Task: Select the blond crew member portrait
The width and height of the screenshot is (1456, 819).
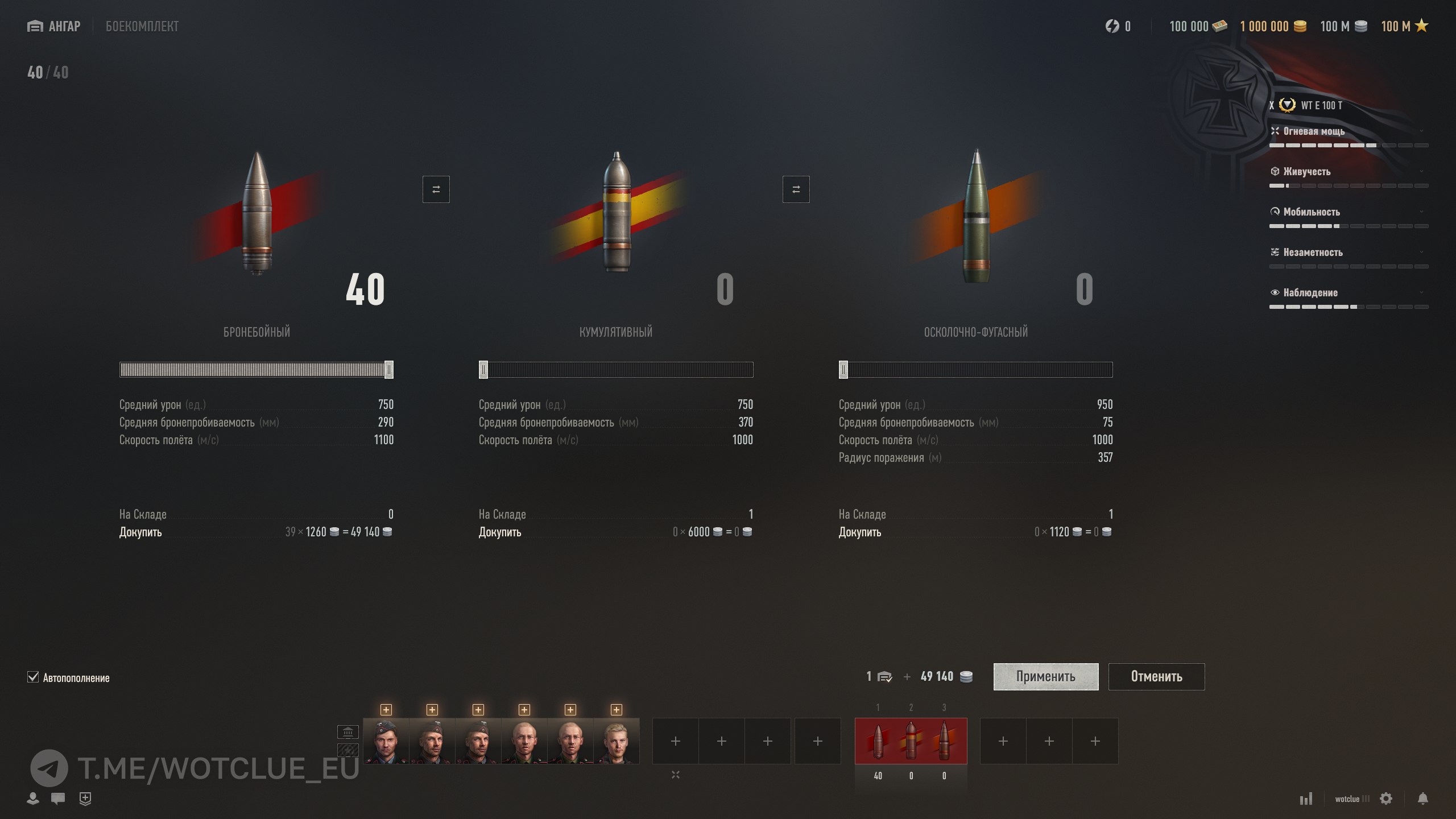Action: click(616, 741)
